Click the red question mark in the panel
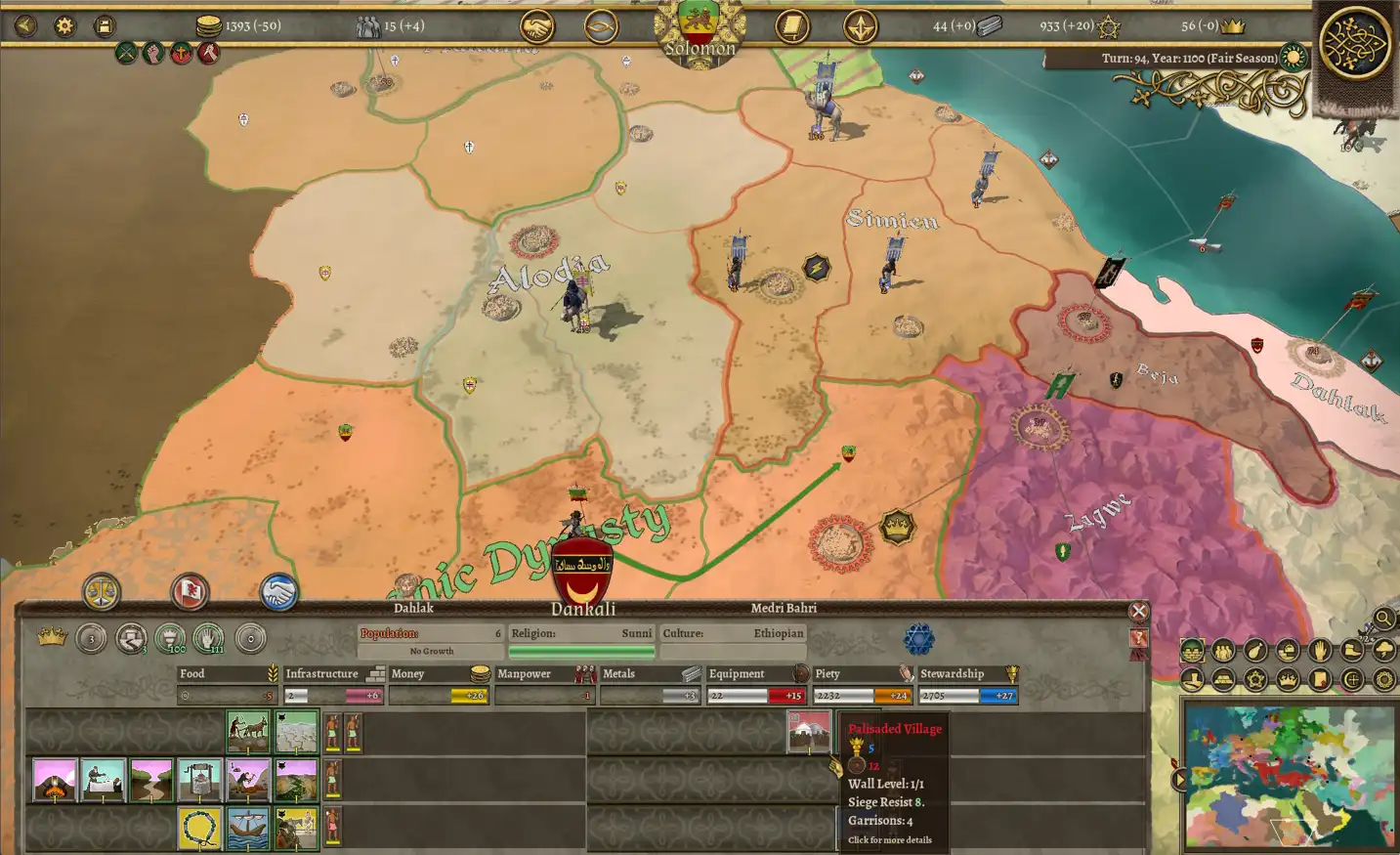This screenshot has width=1400, height=855. click(x=1138, y=637)
